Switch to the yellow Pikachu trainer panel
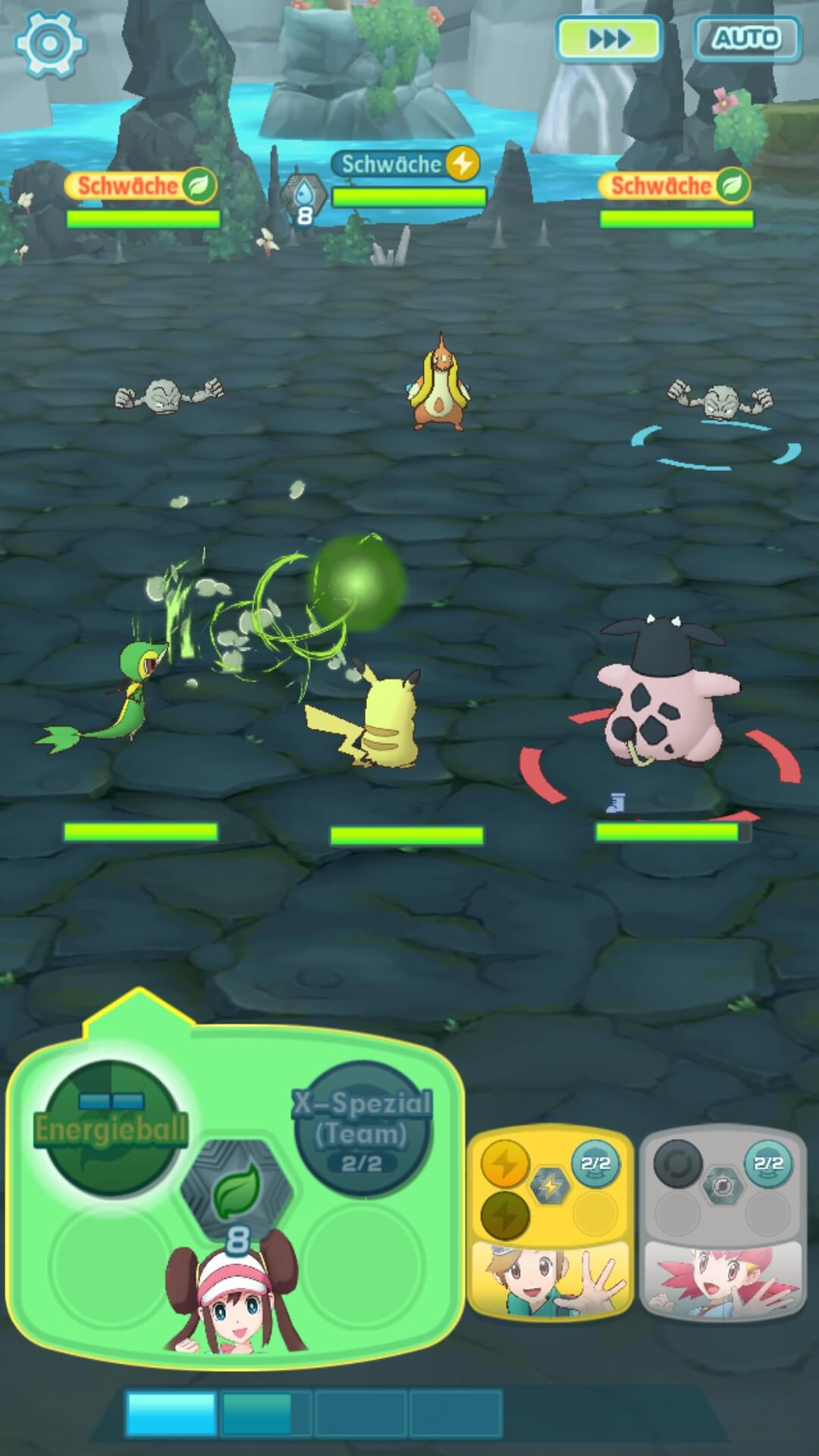This screenshot has height=1456, width=819. click(x=550, y=1221)
